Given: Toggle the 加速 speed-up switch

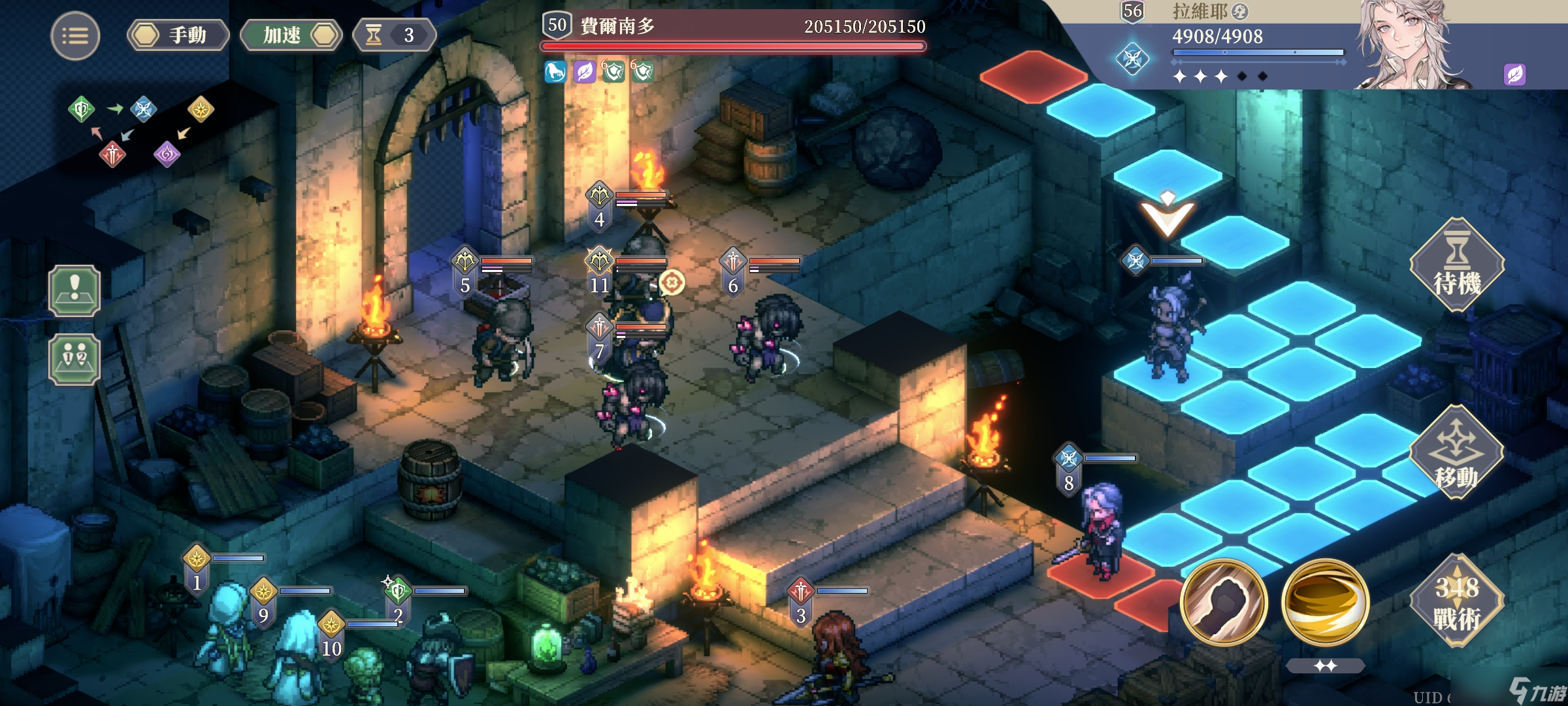Looking at the screenshot, I should 291,35.
